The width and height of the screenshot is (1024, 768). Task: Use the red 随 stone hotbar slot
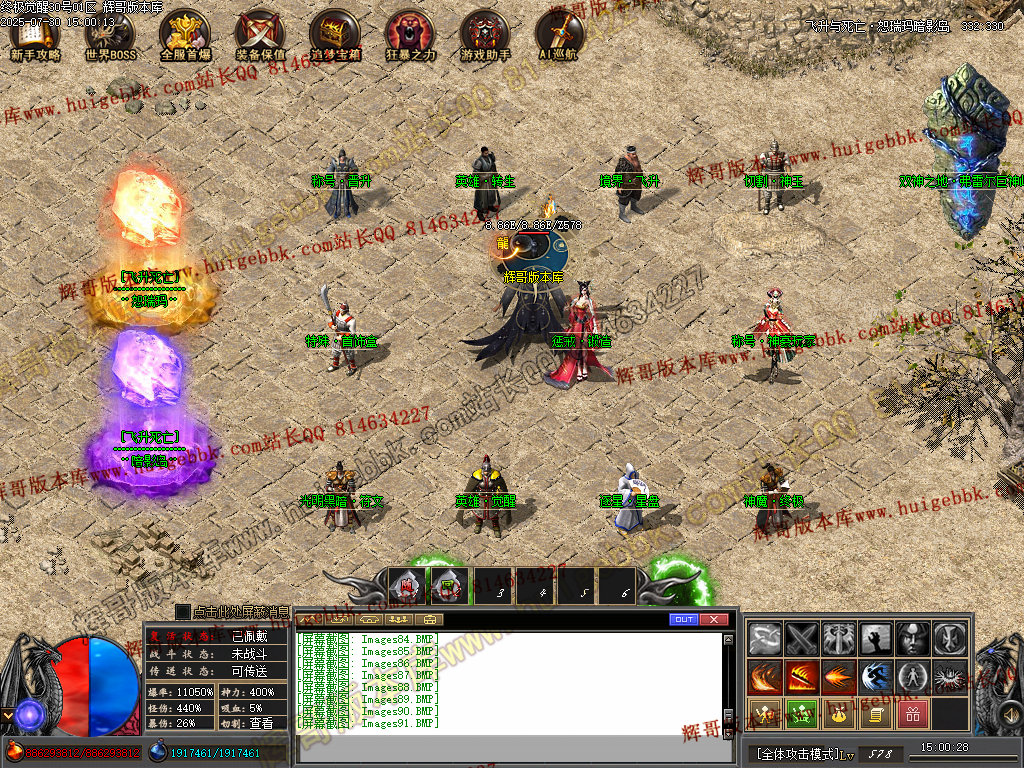406,585
